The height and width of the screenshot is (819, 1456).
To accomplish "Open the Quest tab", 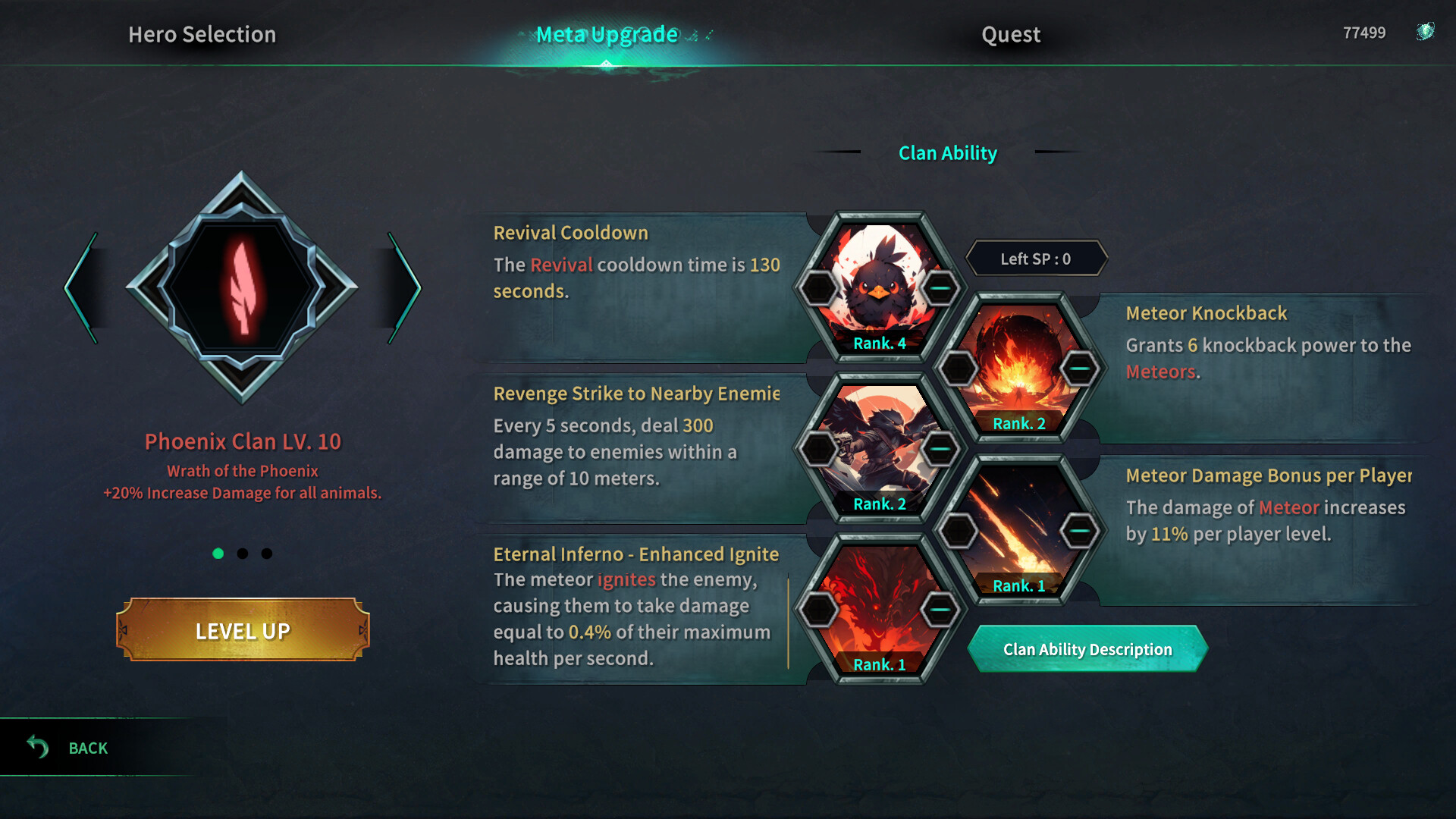I will coord(1011,35).
